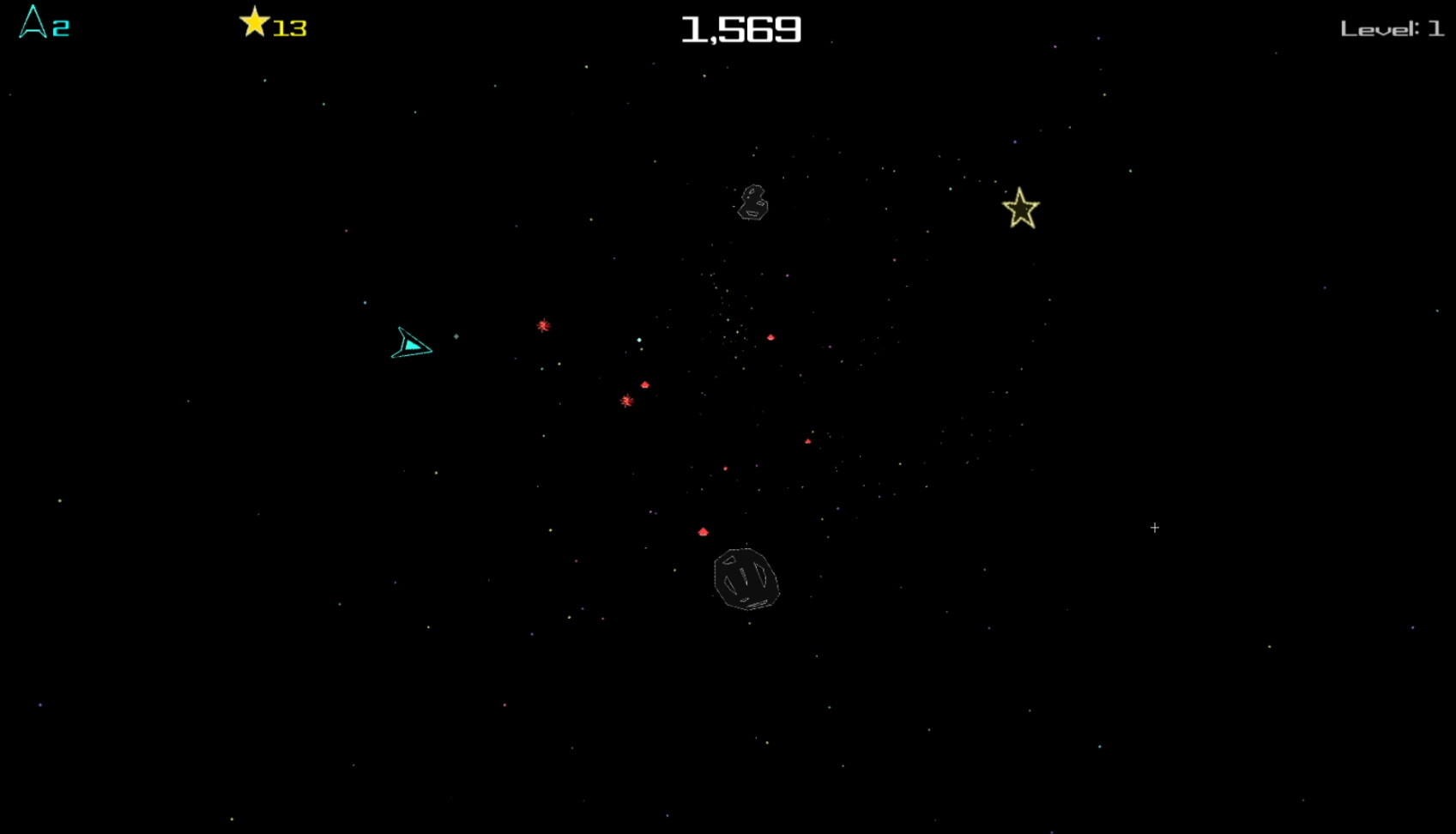Click the crosshair cursor marker
This screenshot has height=834, width=1456.
[x=1155, y=528]
